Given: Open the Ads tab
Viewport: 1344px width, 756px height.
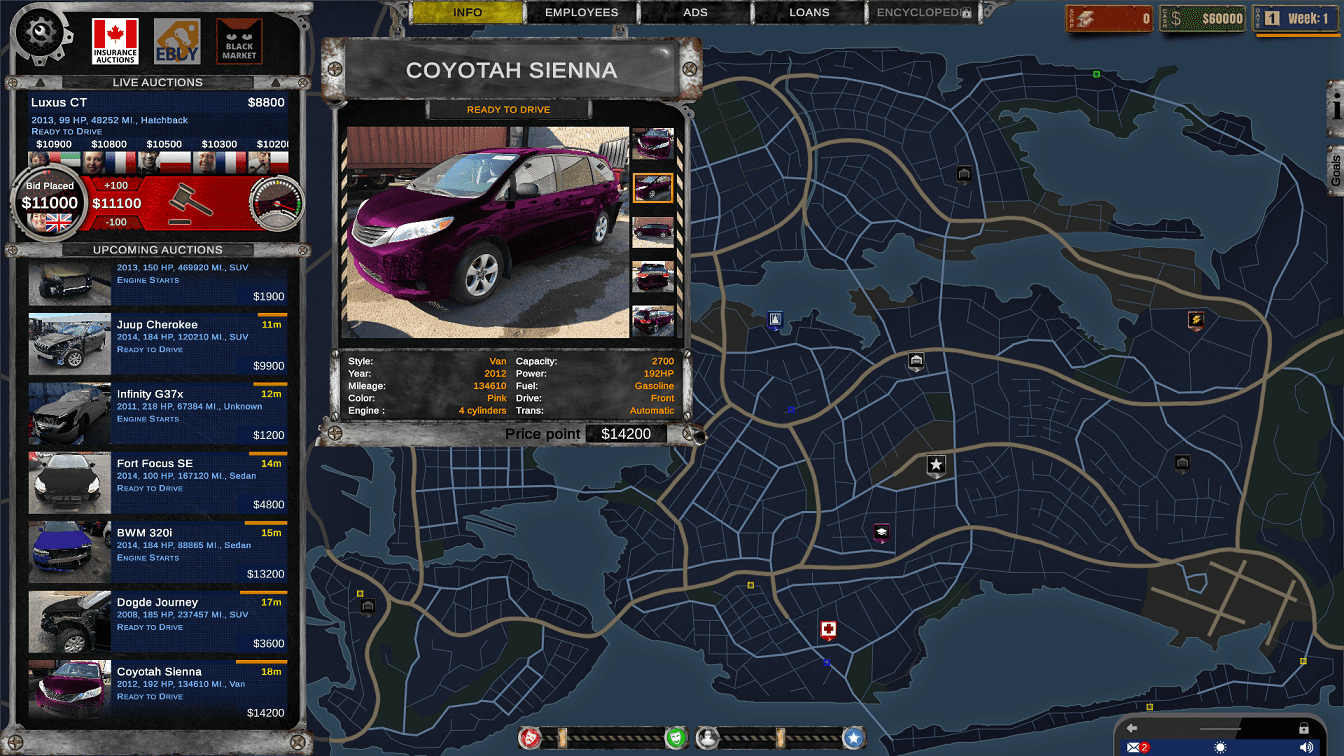Looking at the screenshot, I should coord(695,13).
